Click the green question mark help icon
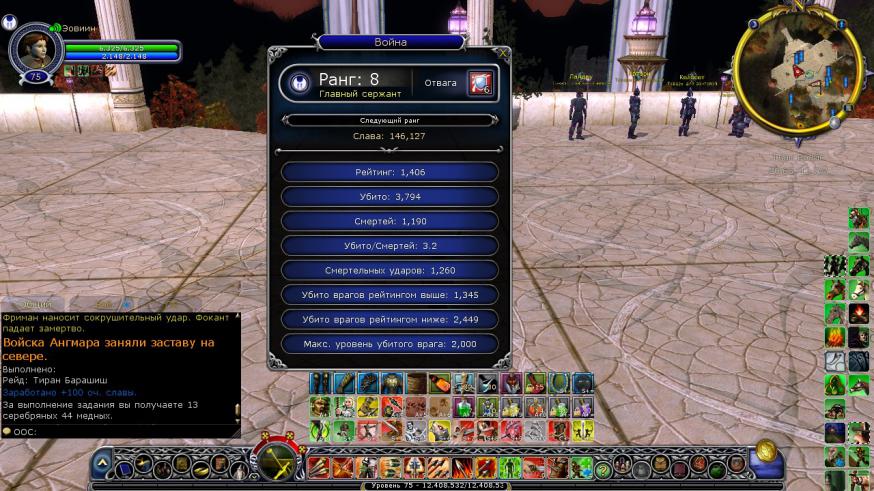 point(603,467)
